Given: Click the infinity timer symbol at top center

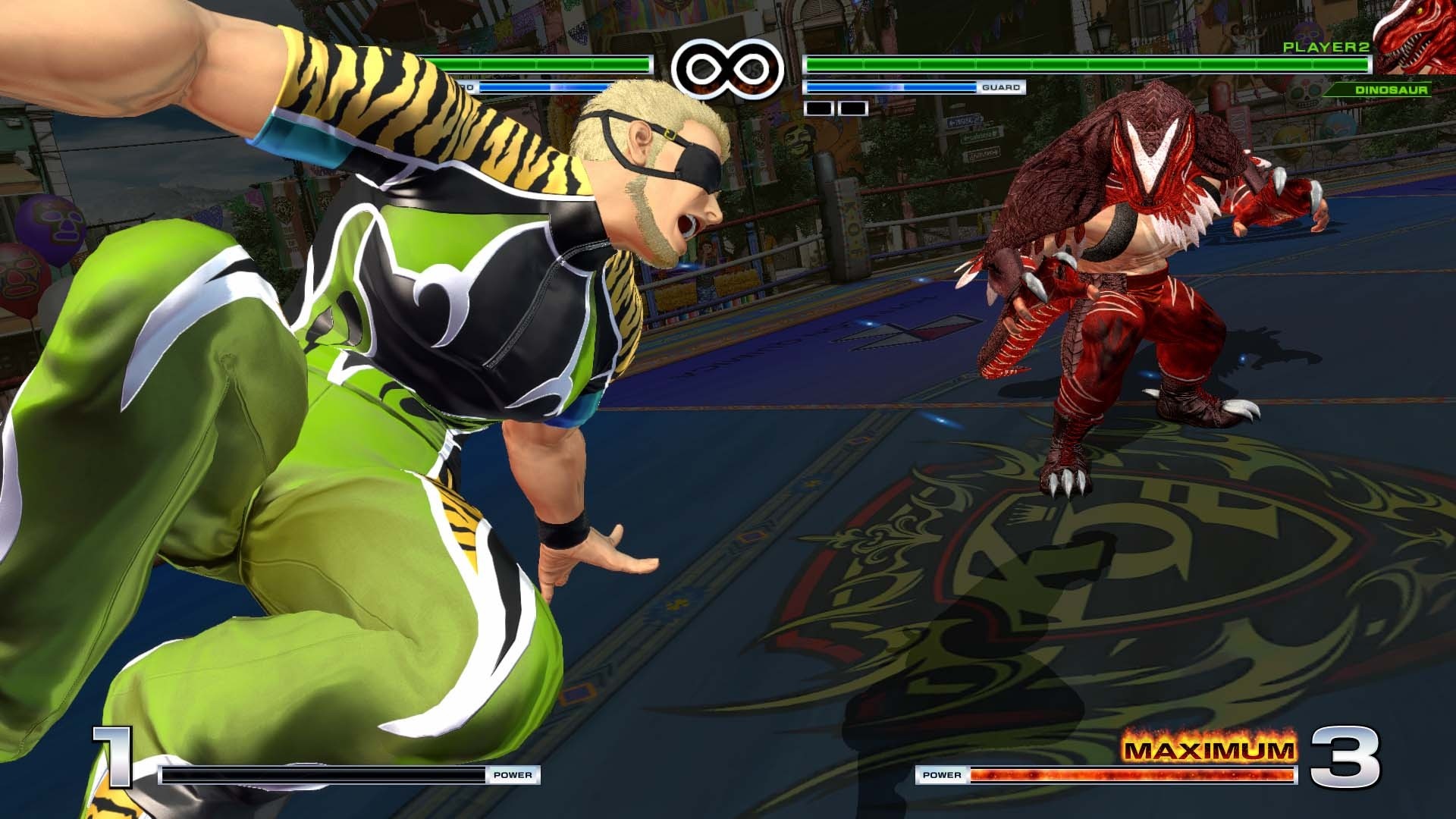Looking at the screenshot, I should pyautogui.click(x=728, y=67).
